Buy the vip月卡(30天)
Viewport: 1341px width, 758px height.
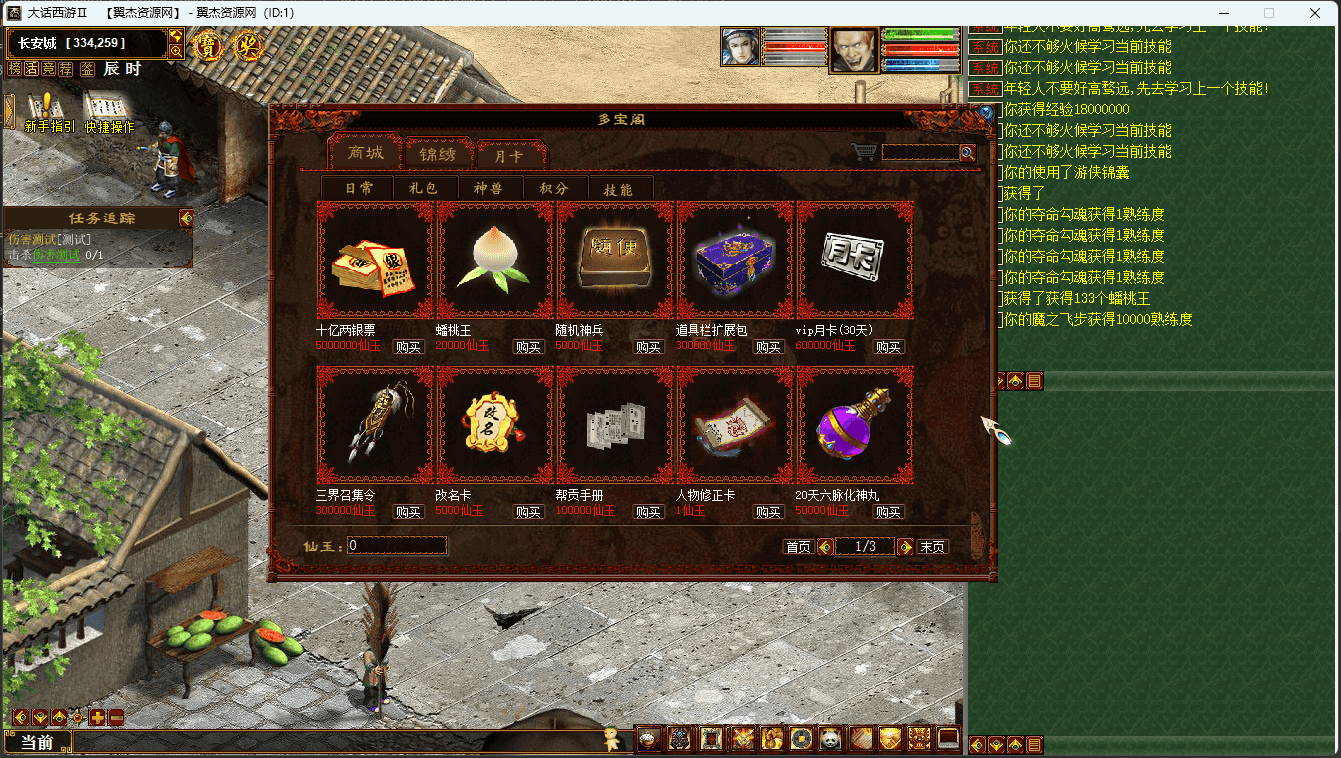click(888, 347)
